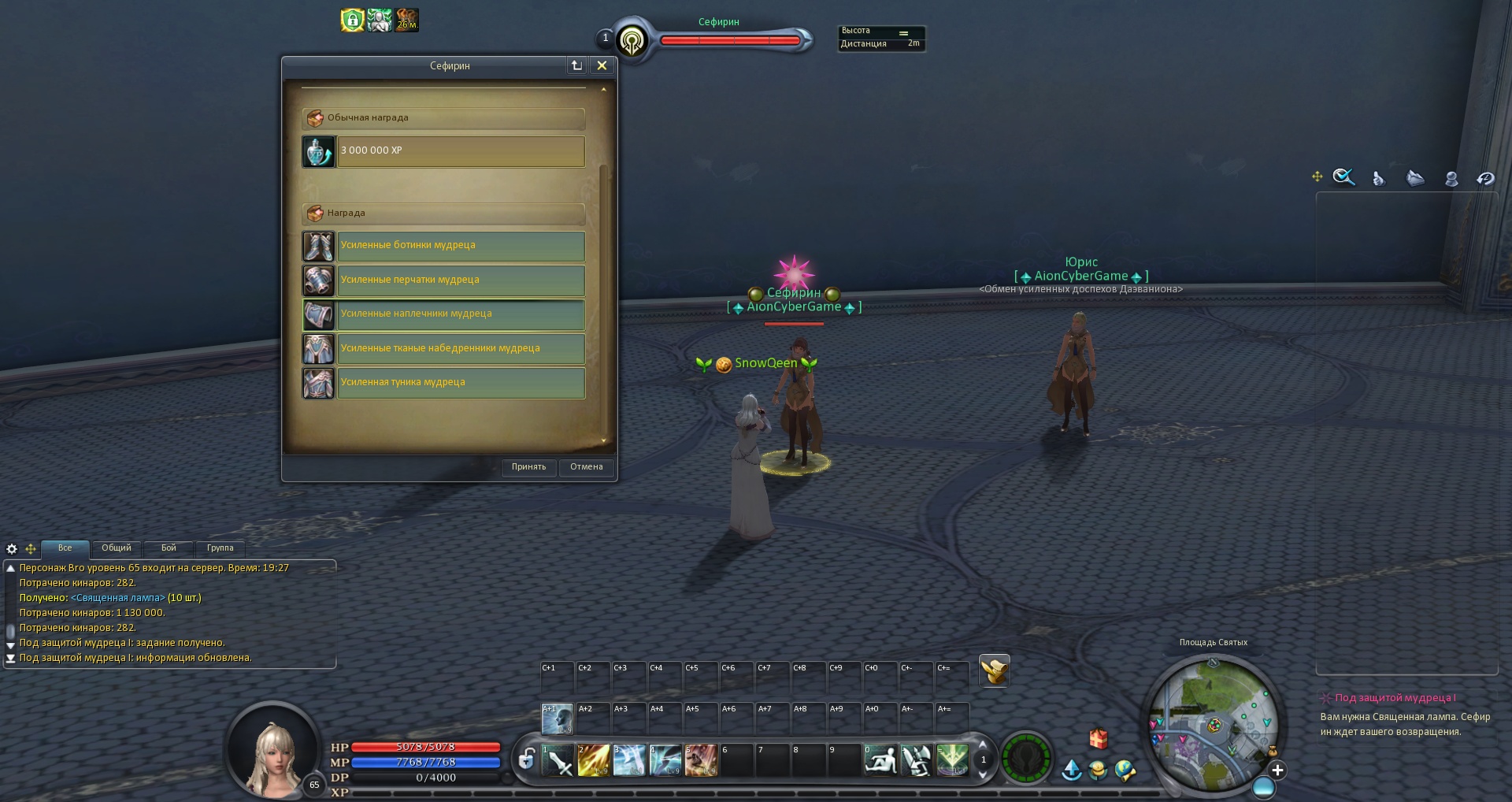Click the minimap plus button
The width and height of the screenshot is (1512, 802).
(x=1277, y=770)
